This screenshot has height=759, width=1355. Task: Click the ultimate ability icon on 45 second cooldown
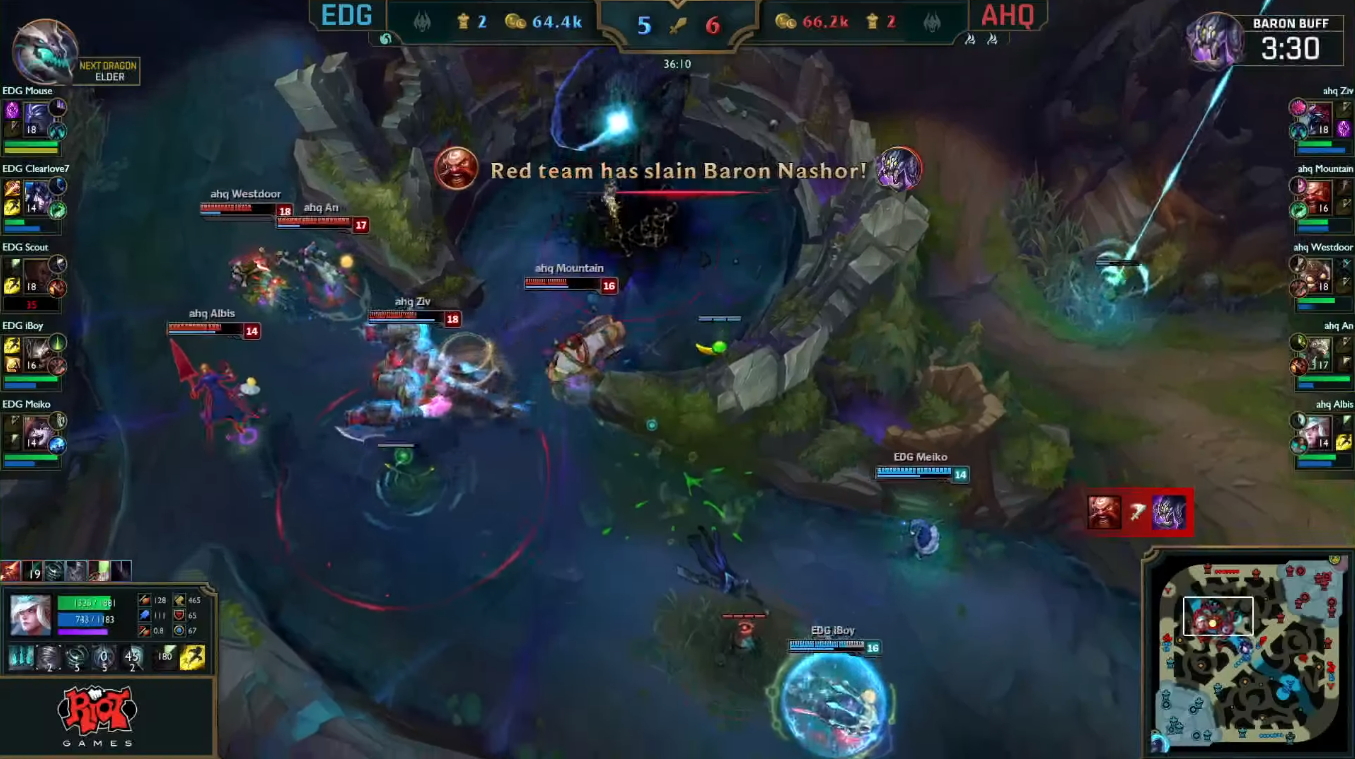point(133,658)
